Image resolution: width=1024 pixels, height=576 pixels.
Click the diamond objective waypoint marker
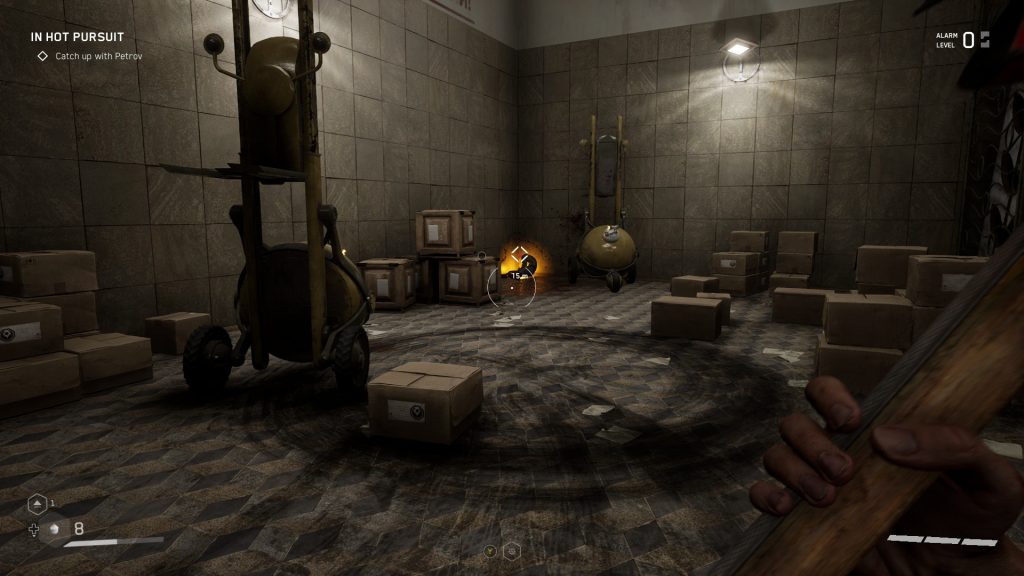coord(519,254)
